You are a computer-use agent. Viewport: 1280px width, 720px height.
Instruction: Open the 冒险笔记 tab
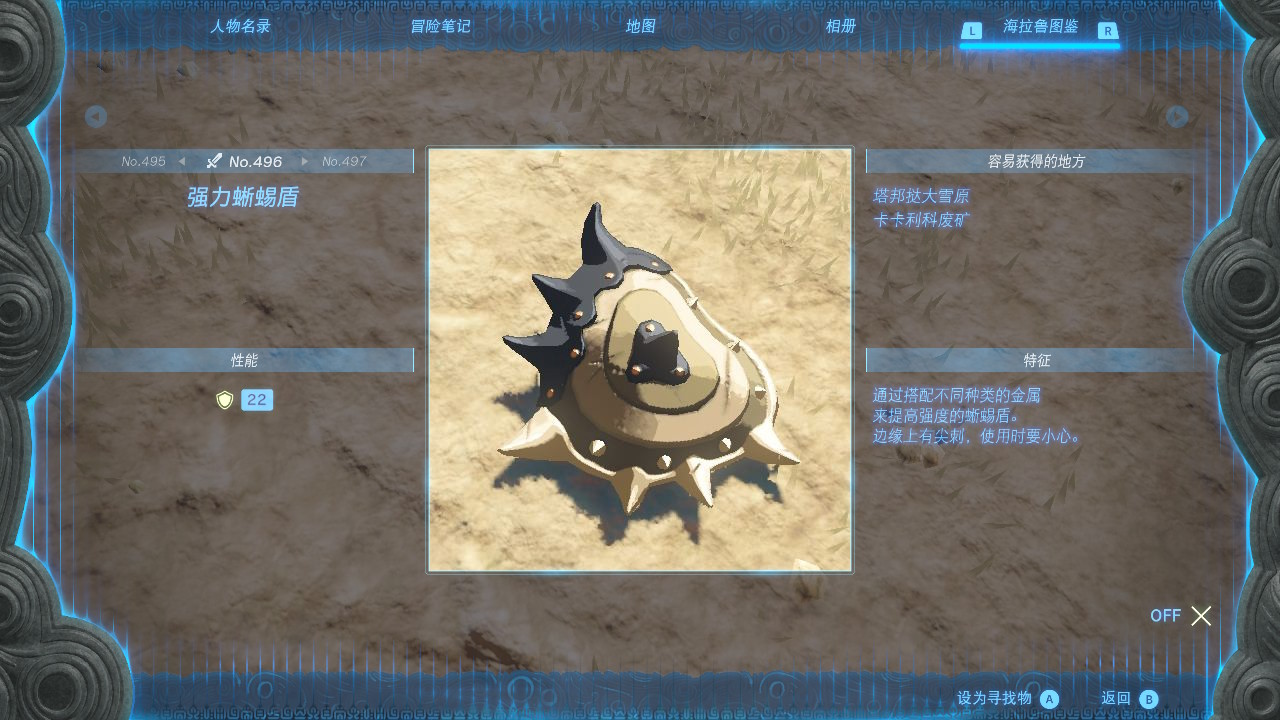(x=440, y=27)
